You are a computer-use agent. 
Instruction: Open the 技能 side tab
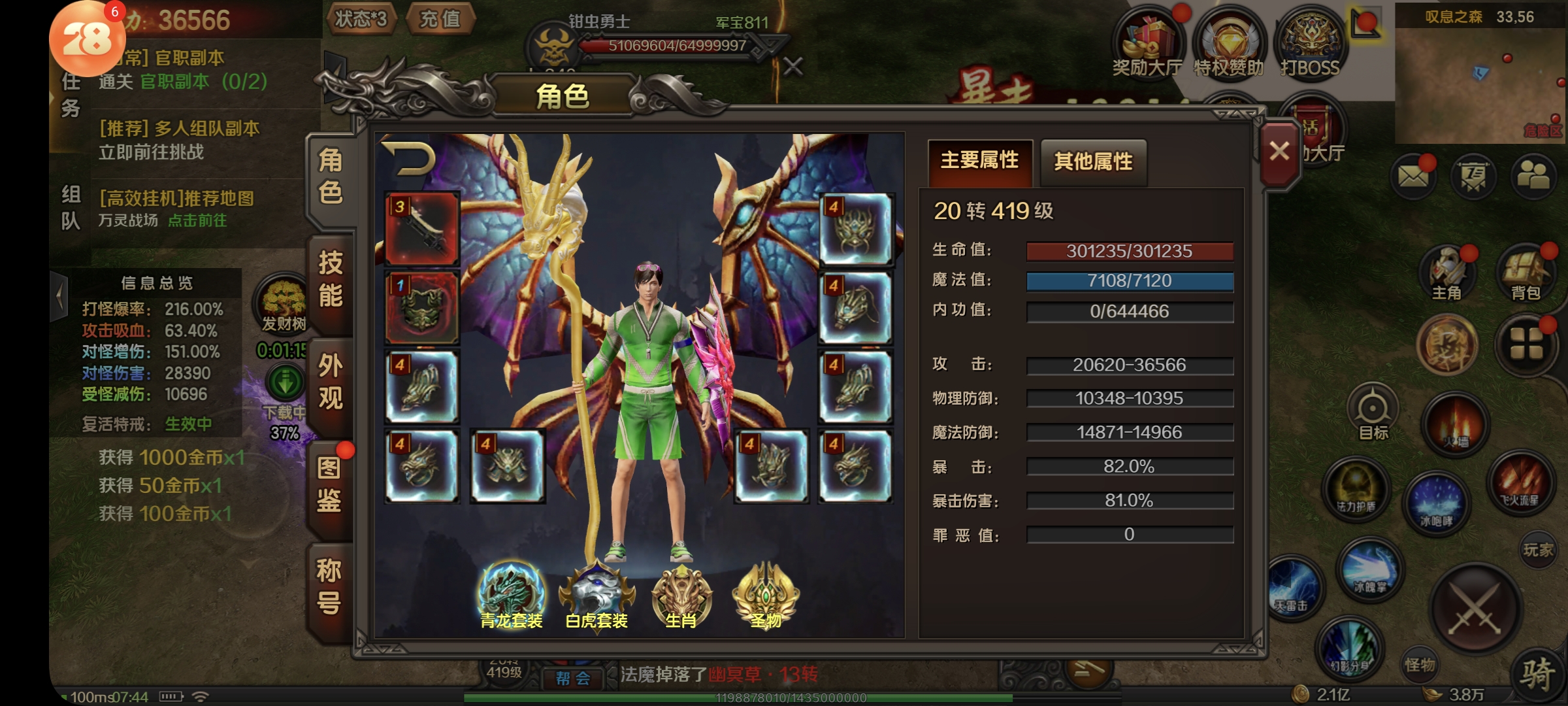point(331,280)
